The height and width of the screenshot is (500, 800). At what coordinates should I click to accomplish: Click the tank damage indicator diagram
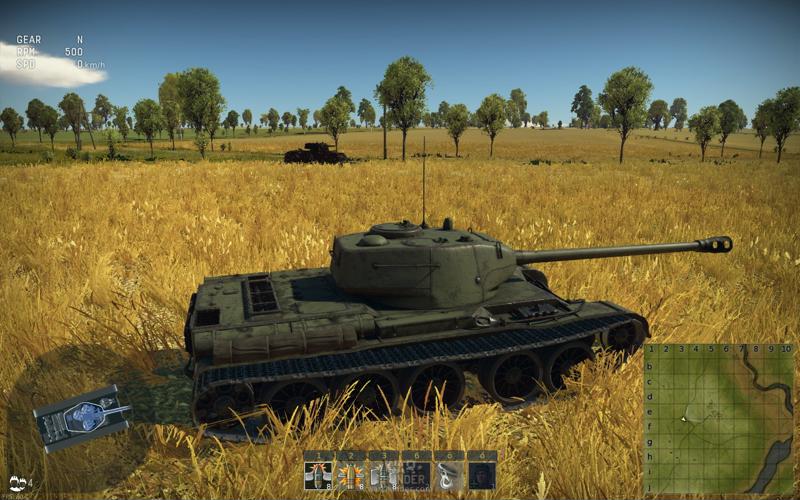tap(83, 416)
